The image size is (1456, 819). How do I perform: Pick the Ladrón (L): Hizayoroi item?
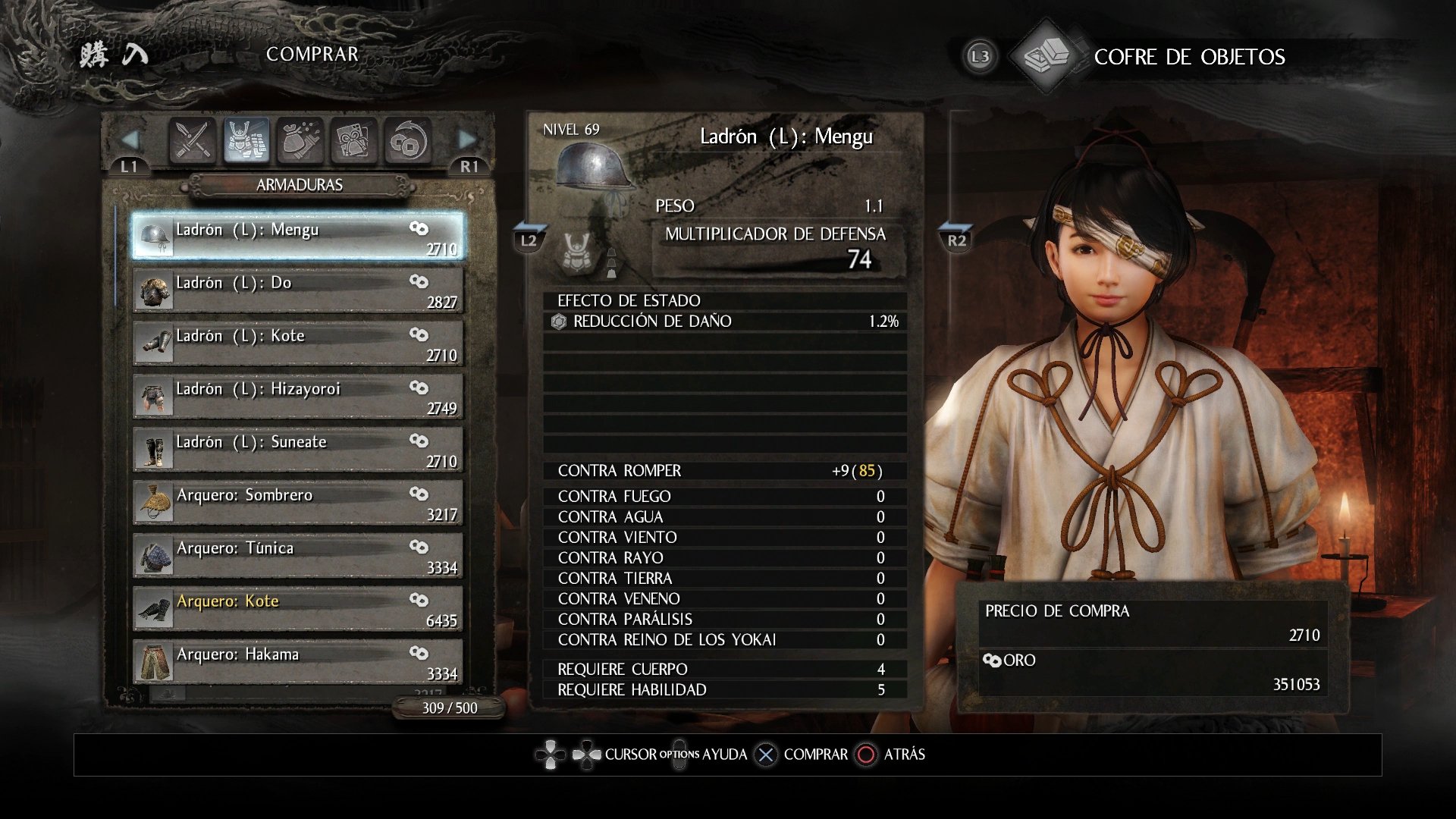tap(297, 397)
